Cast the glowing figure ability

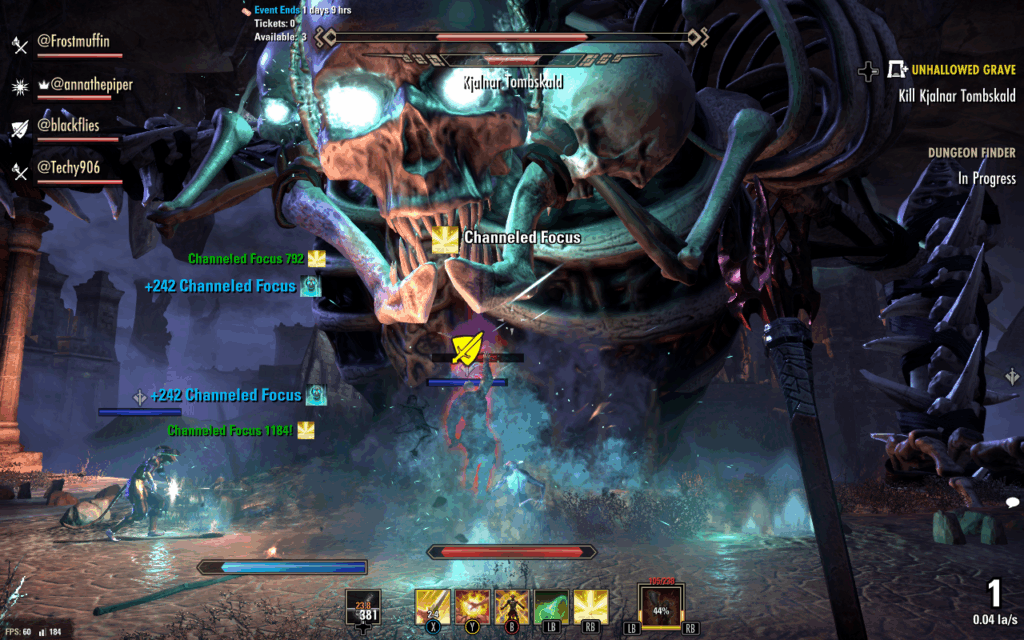511,606
